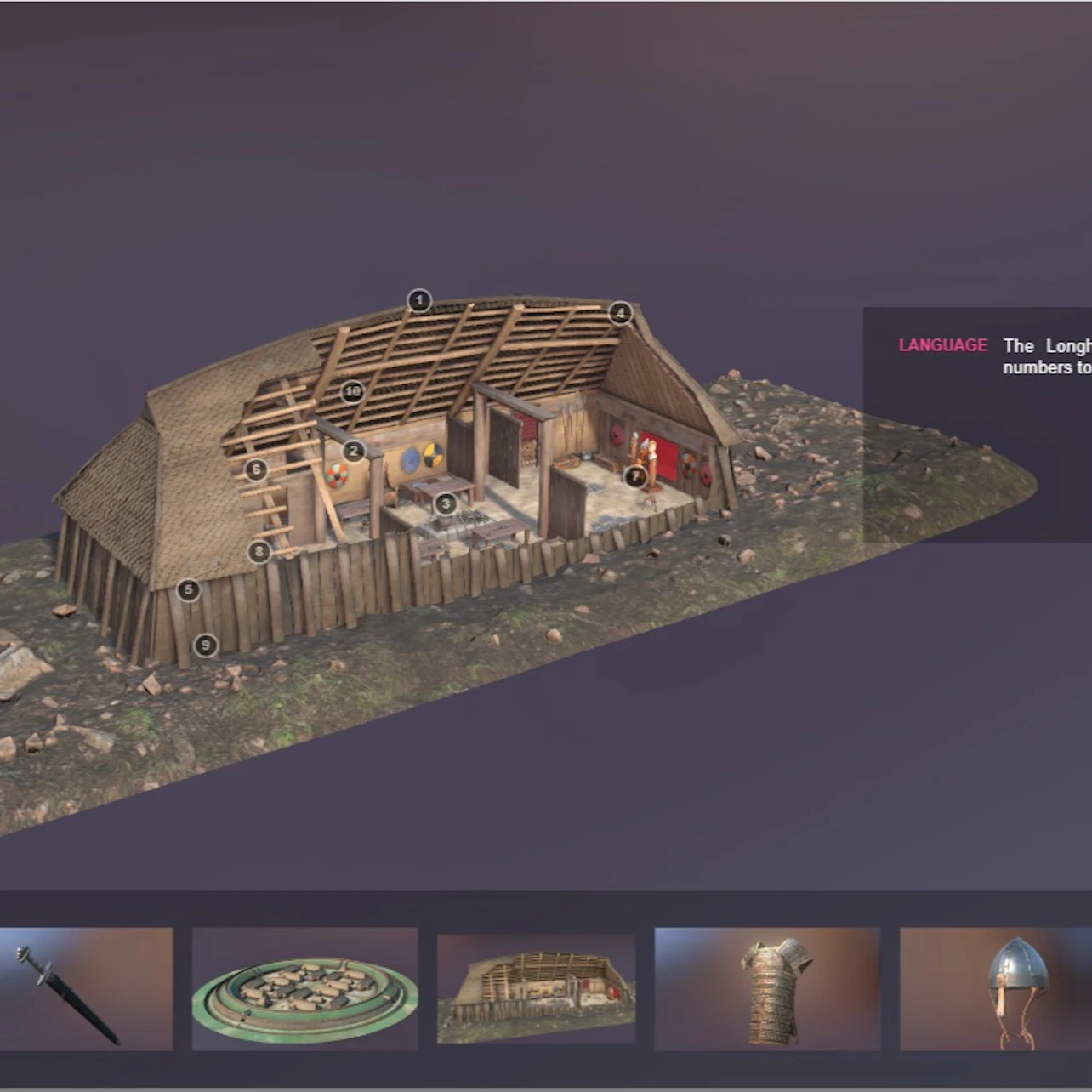This screenshot has height=1092, width=1092.
Task: Open annotation 3 at the central hearth
Action: (445, 504)
